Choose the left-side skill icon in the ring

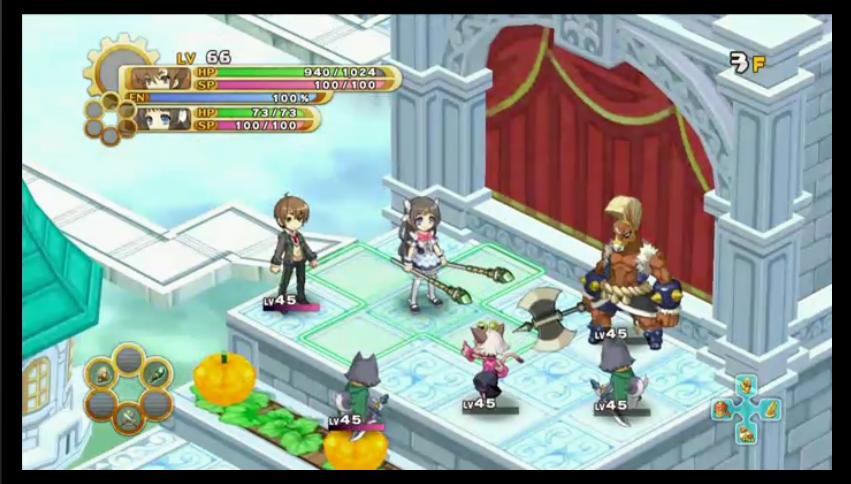tap(101, 374)
